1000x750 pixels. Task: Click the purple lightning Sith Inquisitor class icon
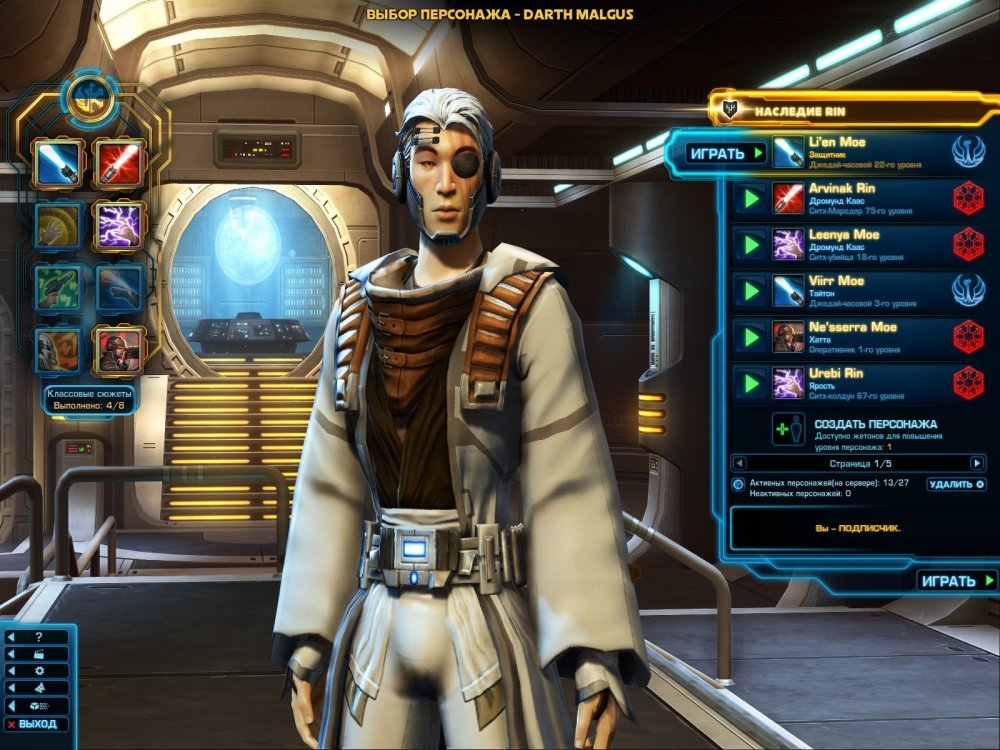point(119,225)
